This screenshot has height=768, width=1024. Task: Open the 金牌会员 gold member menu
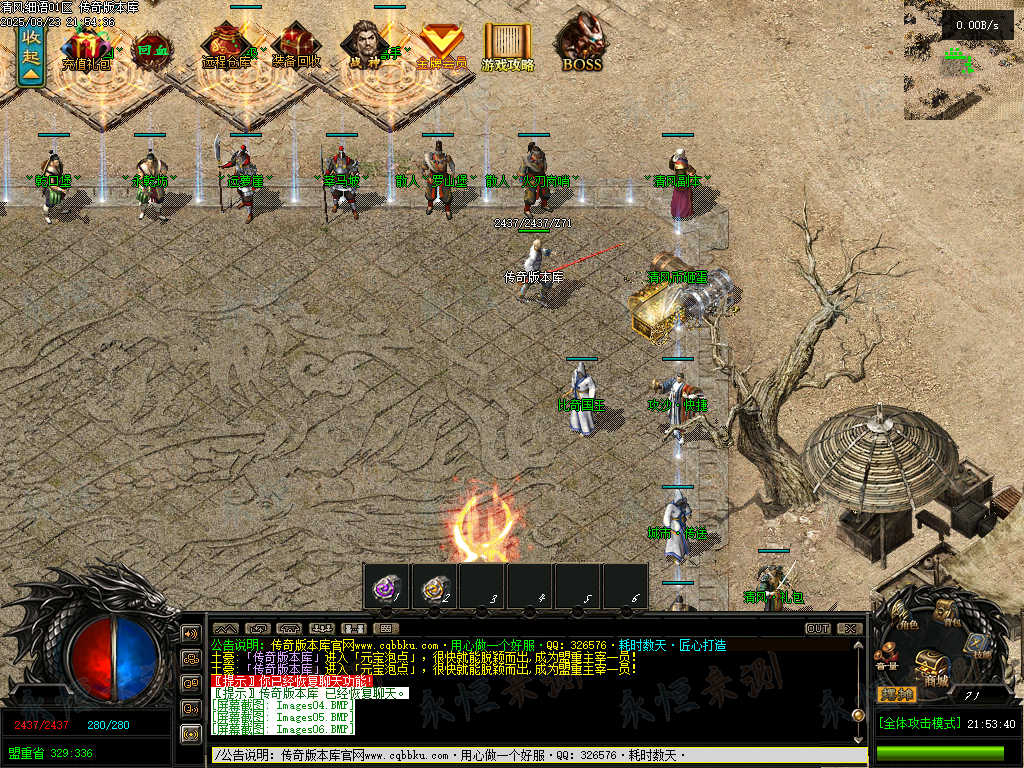point(440,46)
